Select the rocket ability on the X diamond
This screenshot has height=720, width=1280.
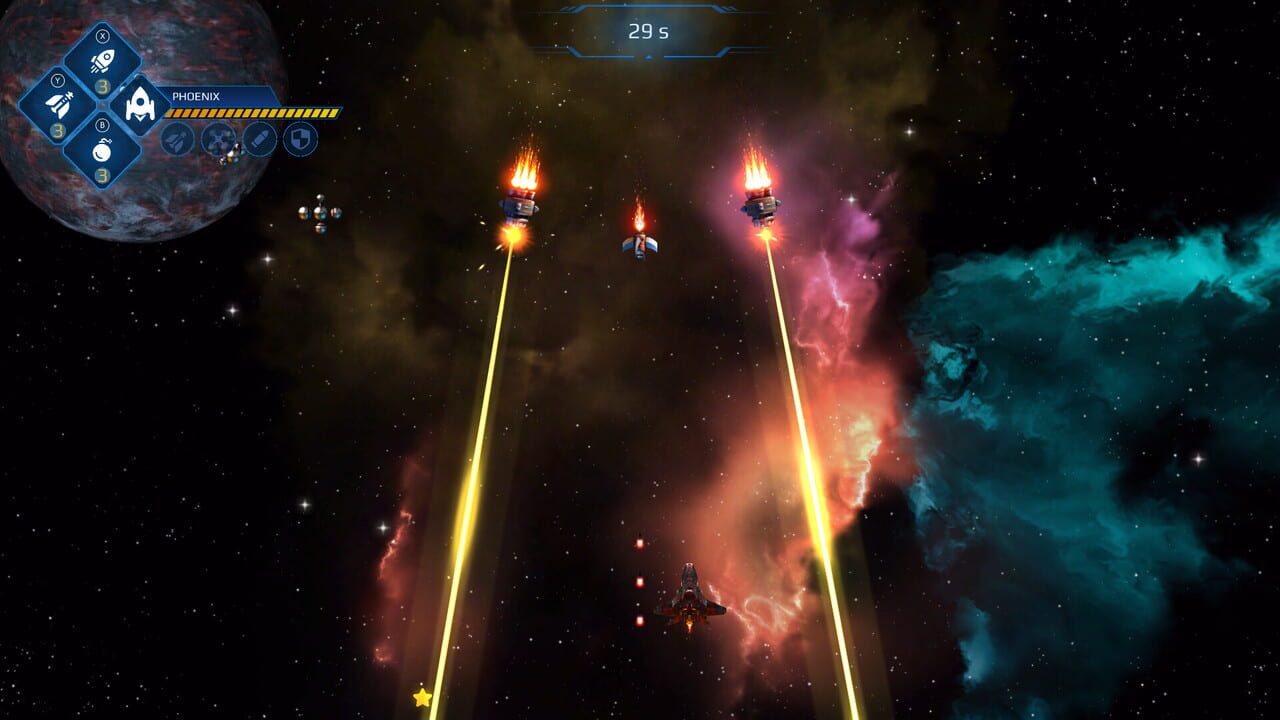point(103,60)
